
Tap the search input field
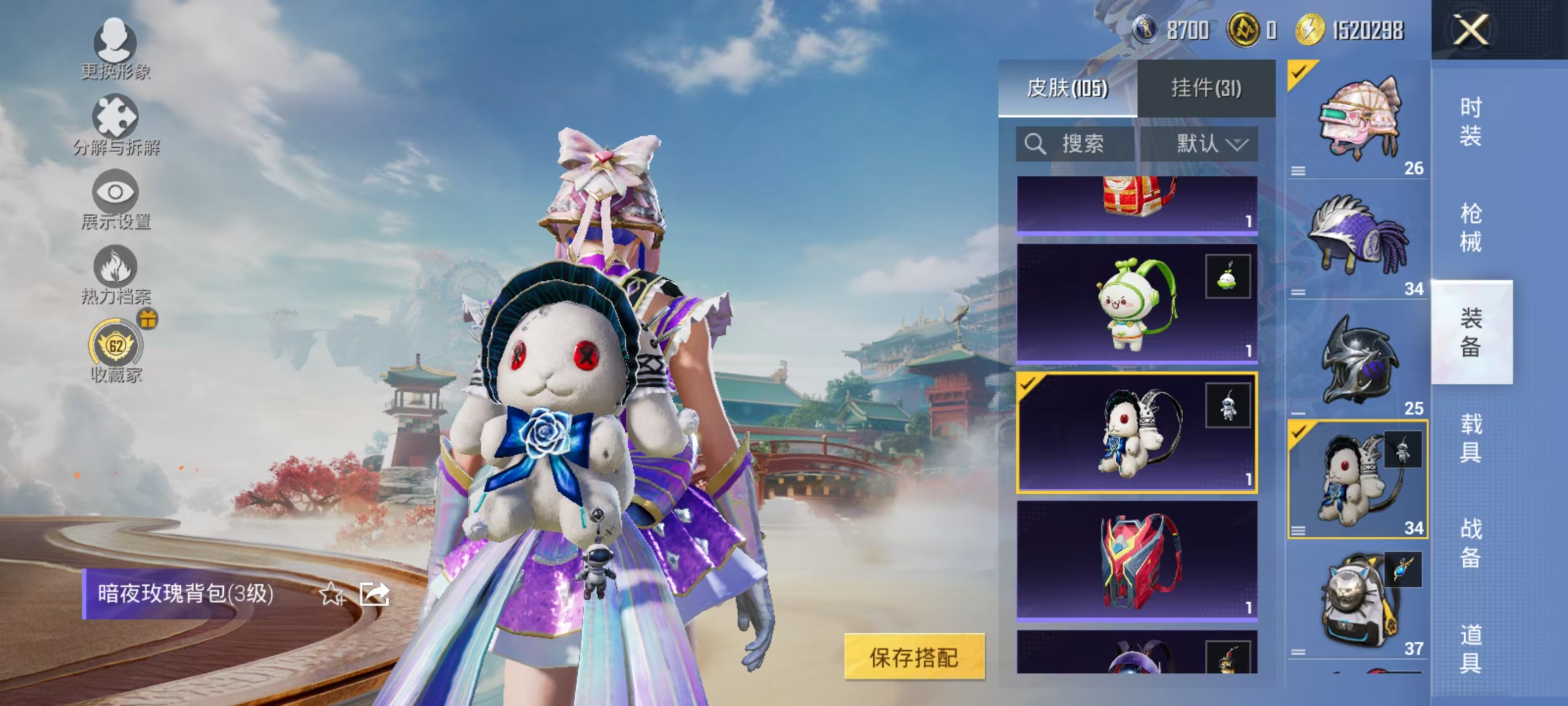1089,145
